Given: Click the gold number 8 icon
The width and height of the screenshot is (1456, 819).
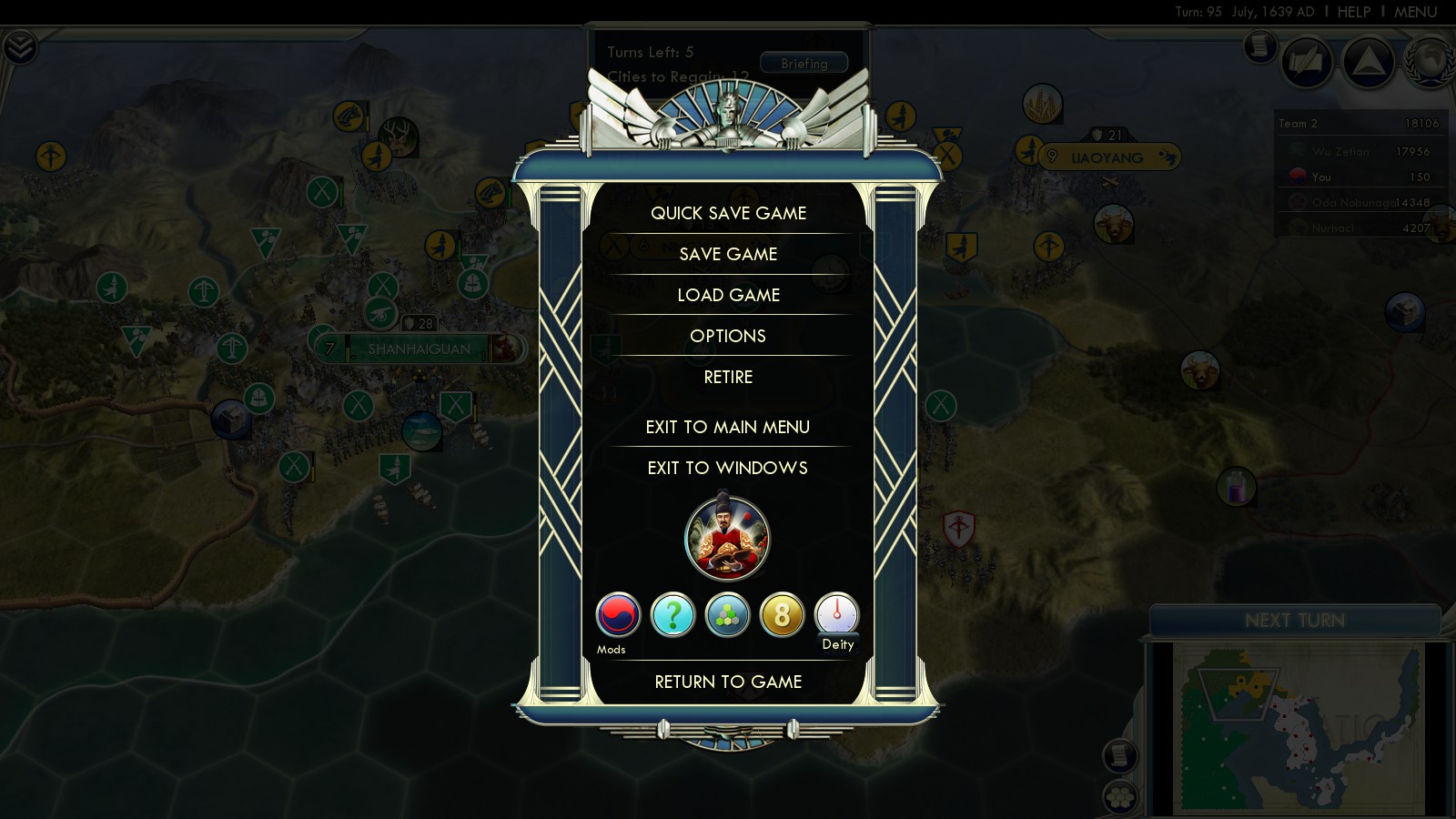Looking at the screenshot, I should (x=782, y=615).
